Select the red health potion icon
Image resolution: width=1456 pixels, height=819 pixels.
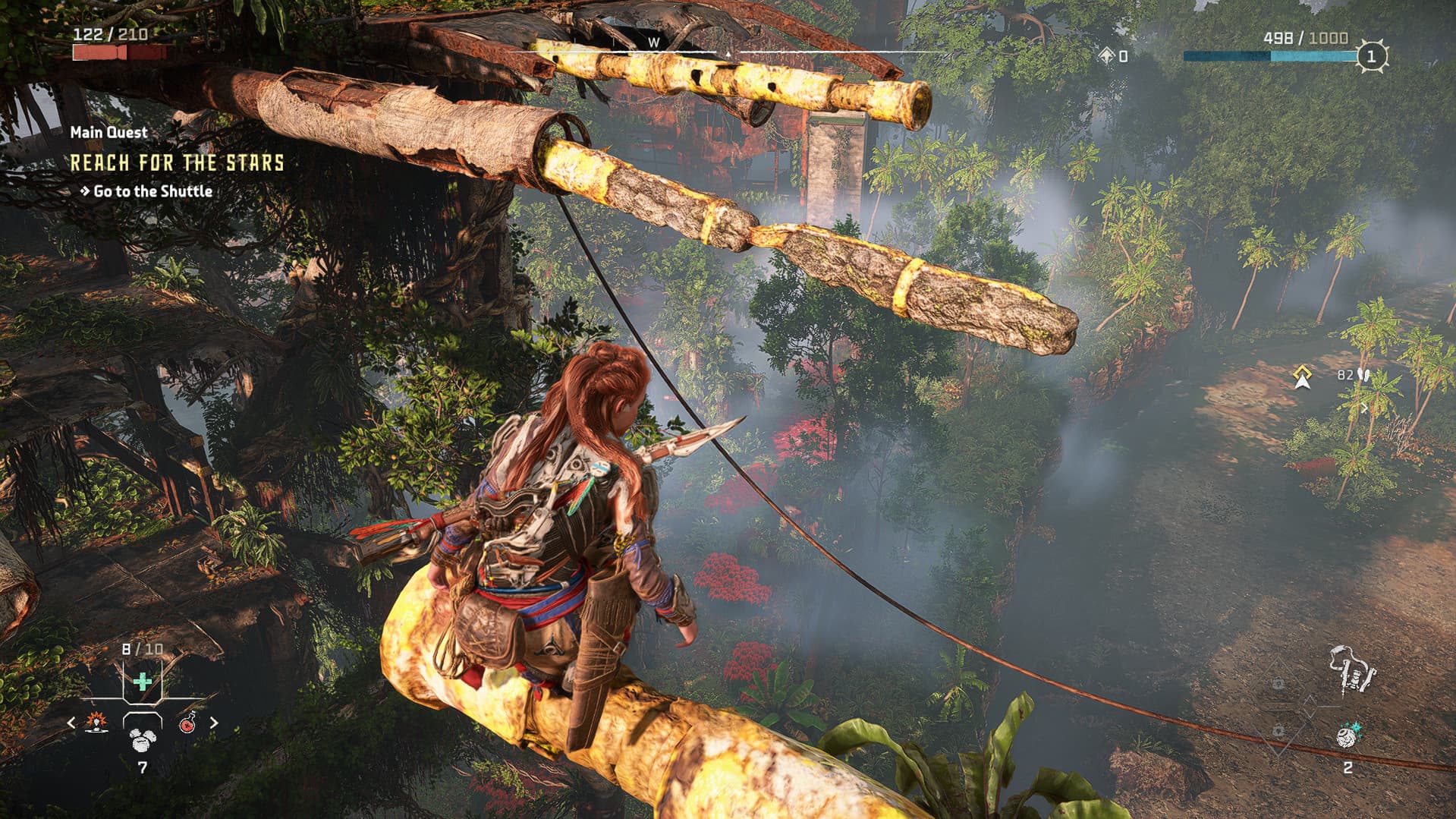(187, 723)
